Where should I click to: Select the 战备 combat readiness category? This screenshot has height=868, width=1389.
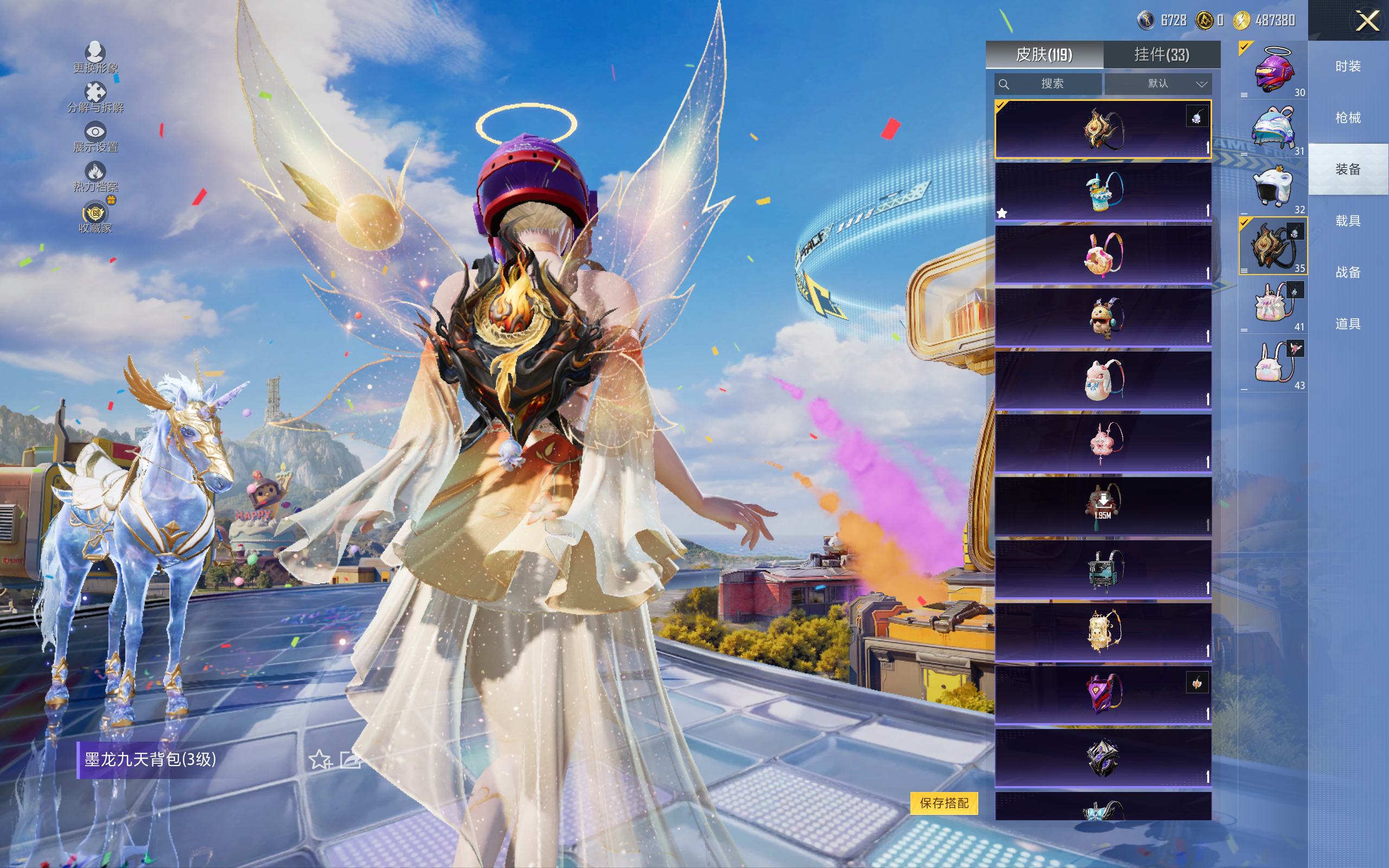click(x=1348, y=272)
